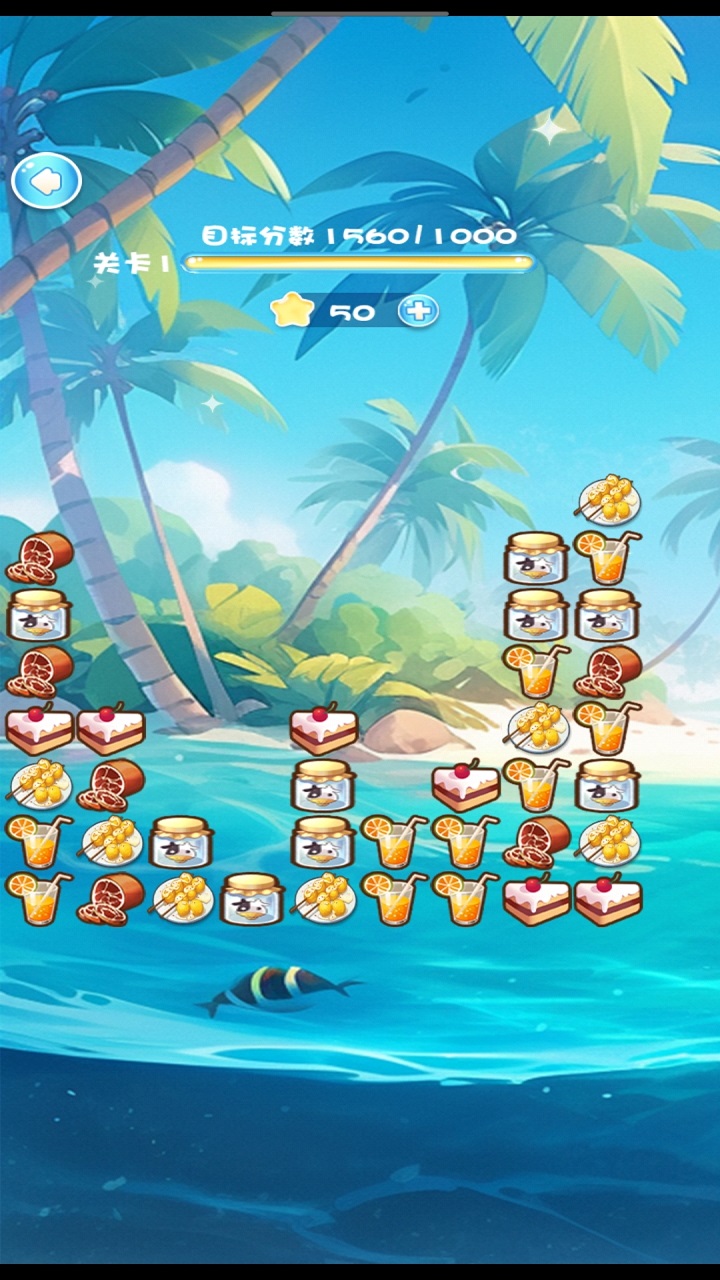720x1280 pixels.
Task: Add more stars with the plus button
Action: tap(418, 311)
